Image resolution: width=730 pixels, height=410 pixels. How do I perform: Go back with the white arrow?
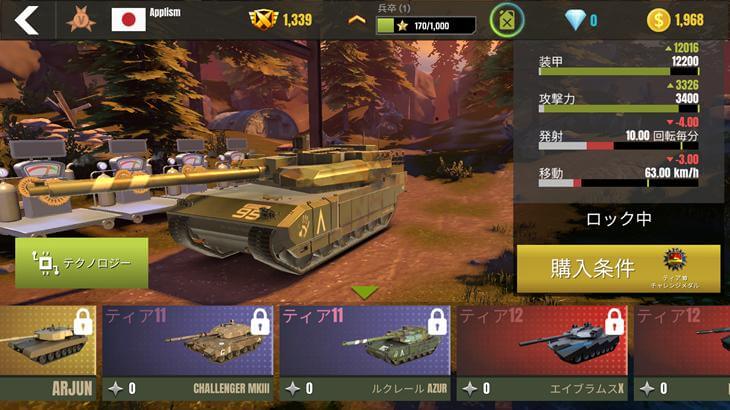26,20
